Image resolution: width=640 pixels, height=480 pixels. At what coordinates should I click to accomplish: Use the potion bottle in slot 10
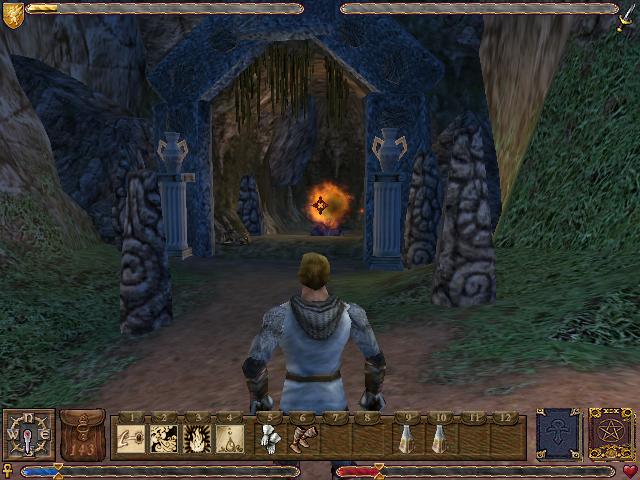(x=439, y=438)
